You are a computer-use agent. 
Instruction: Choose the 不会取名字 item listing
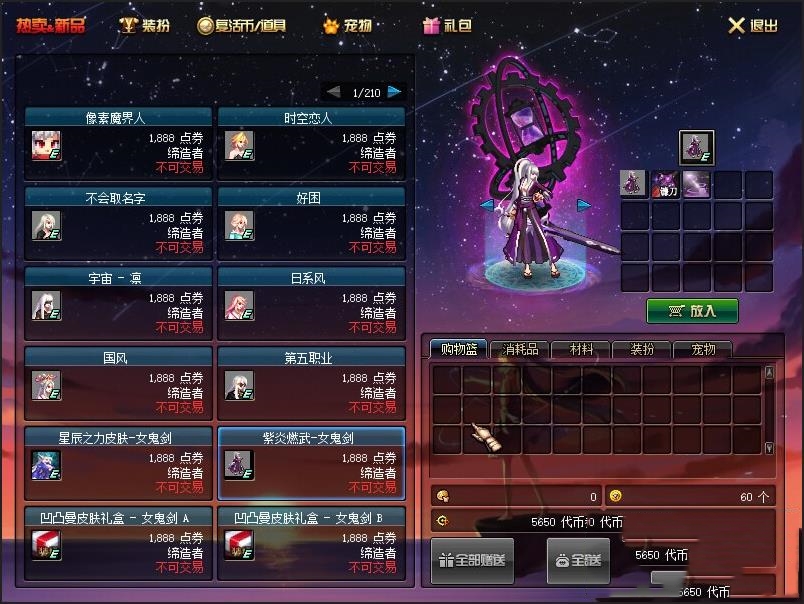tap(118, 221)
